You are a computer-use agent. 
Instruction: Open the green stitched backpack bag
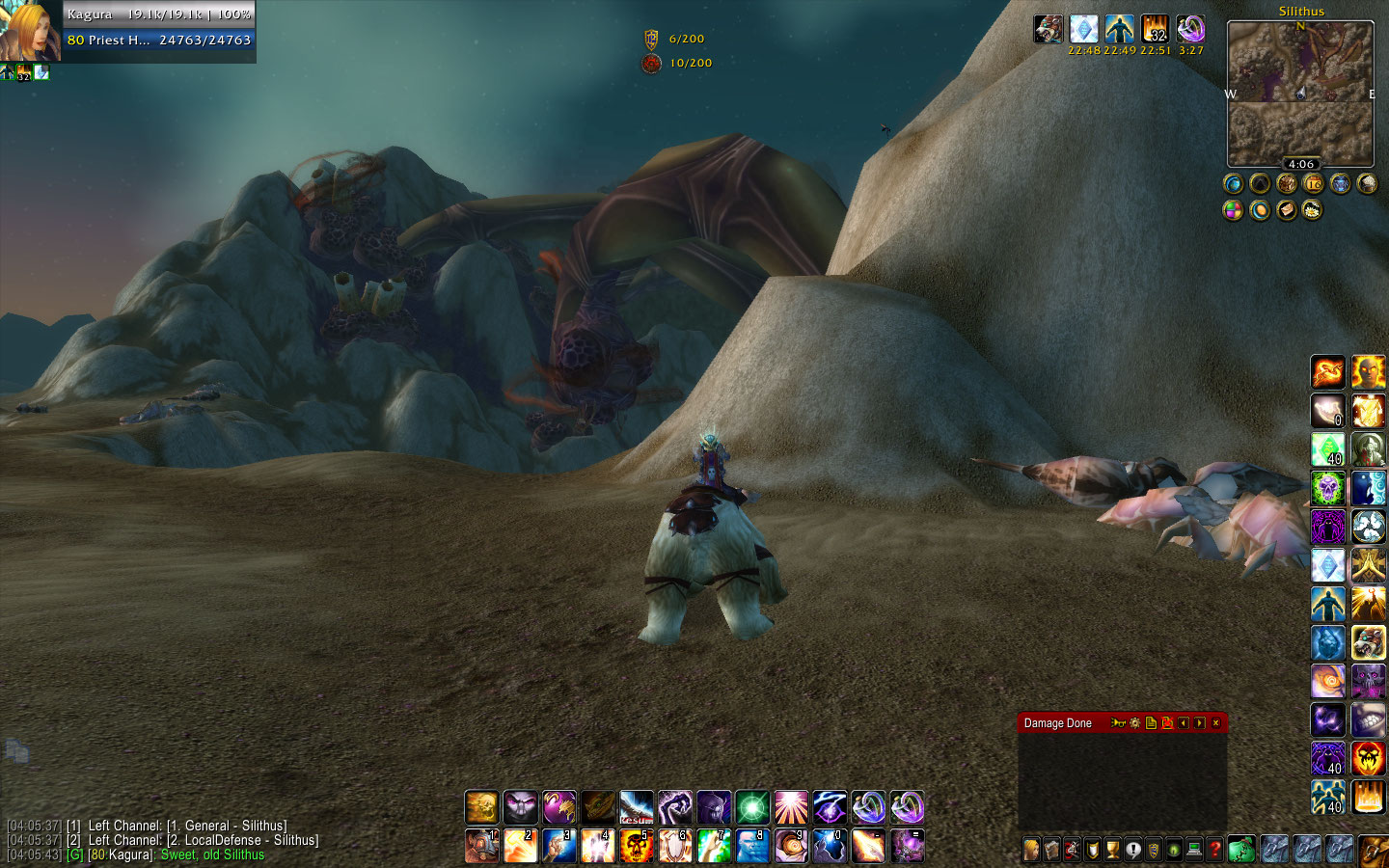pyautogui.click(x=1241, y=850)
